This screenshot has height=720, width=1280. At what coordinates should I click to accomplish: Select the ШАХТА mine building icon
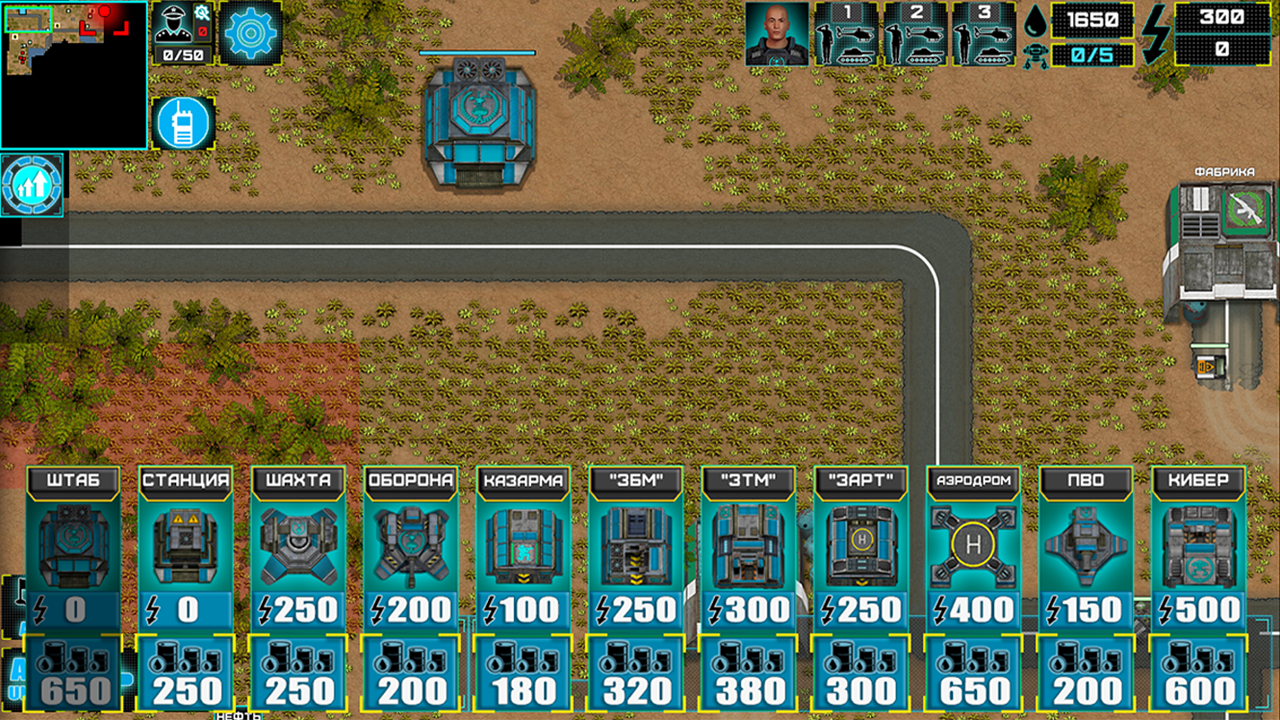coord(300,543)
